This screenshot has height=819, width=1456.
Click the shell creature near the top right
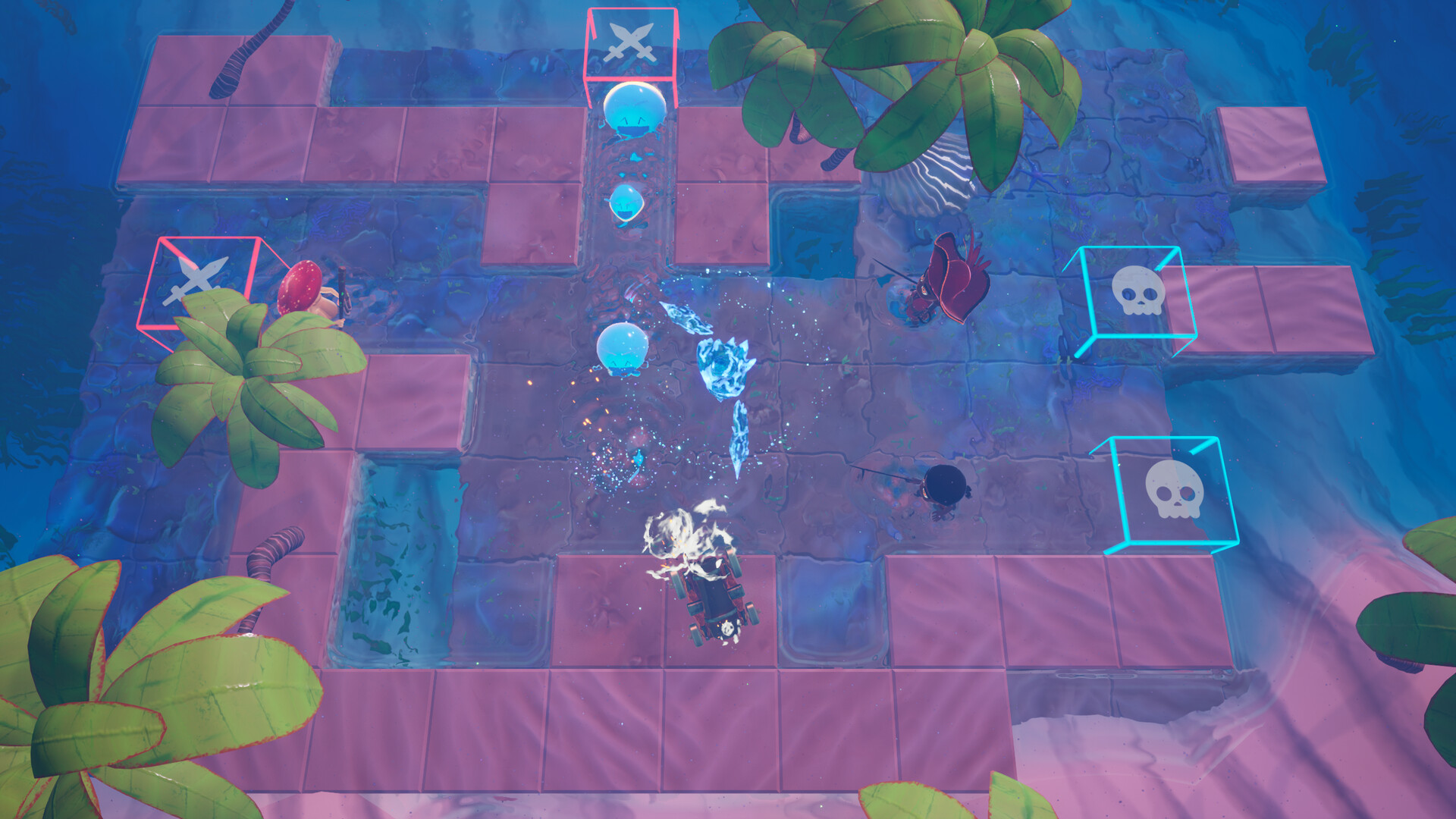pyautogui.click(x=940, y=174)
